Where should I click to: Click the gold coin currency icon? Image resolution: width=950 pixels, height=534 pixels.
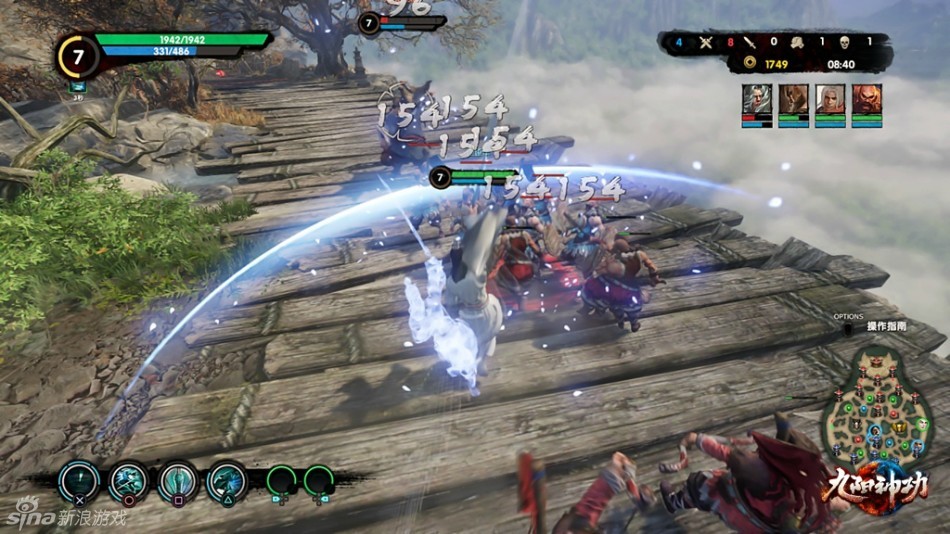point(748,64)
